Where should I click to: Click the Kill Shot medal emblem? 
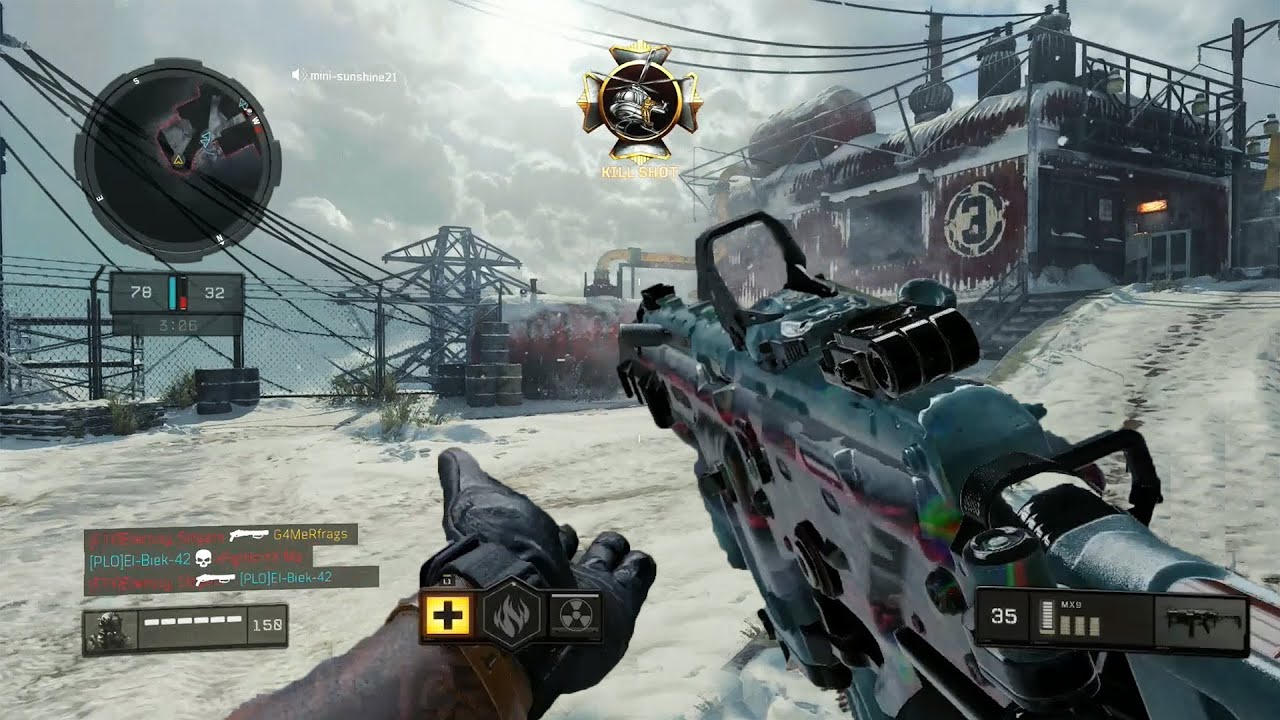(x=639, y=103)
